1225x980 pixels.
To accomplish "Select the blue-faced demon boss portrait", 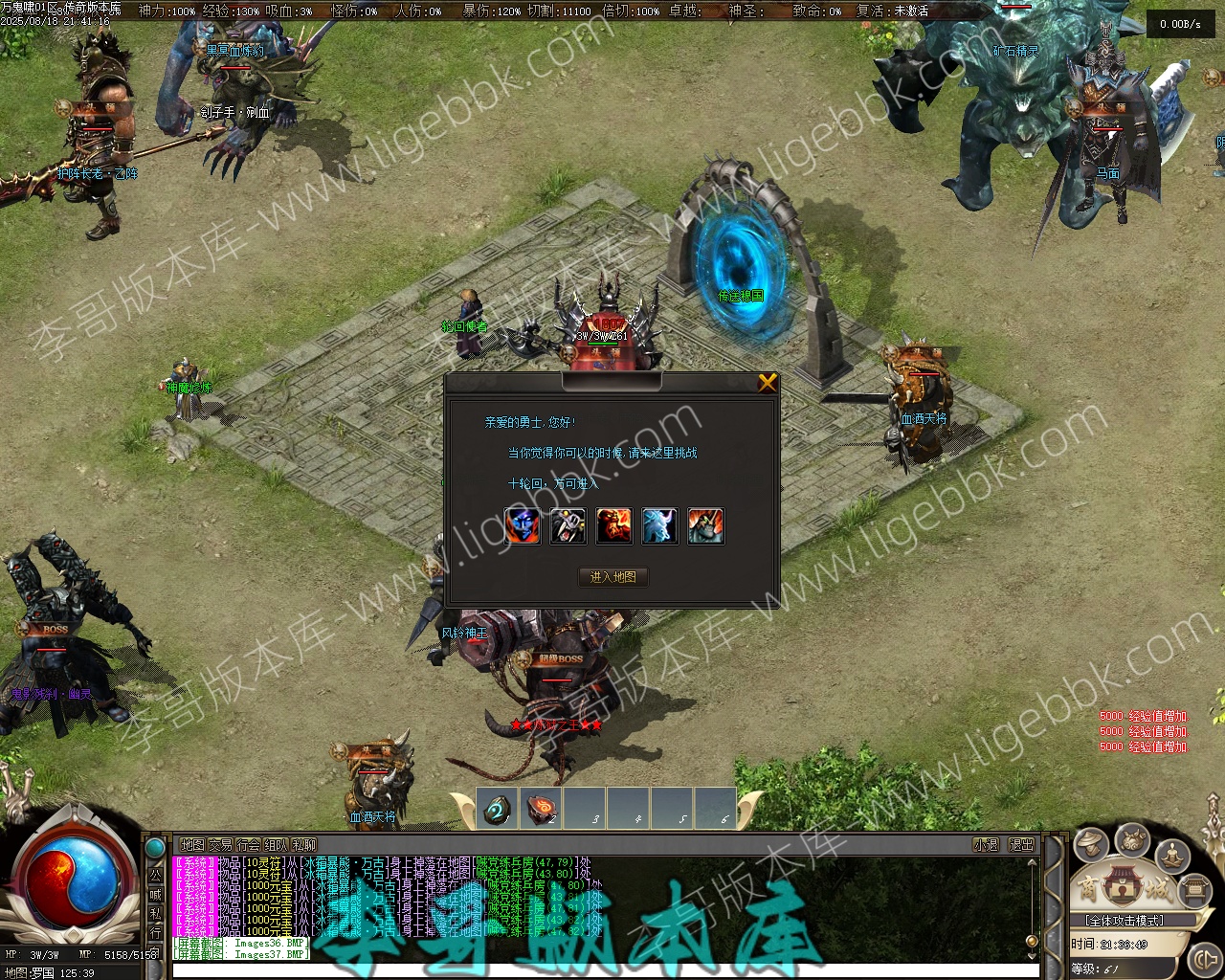I will pyautogui.click(x=522, y=526).
